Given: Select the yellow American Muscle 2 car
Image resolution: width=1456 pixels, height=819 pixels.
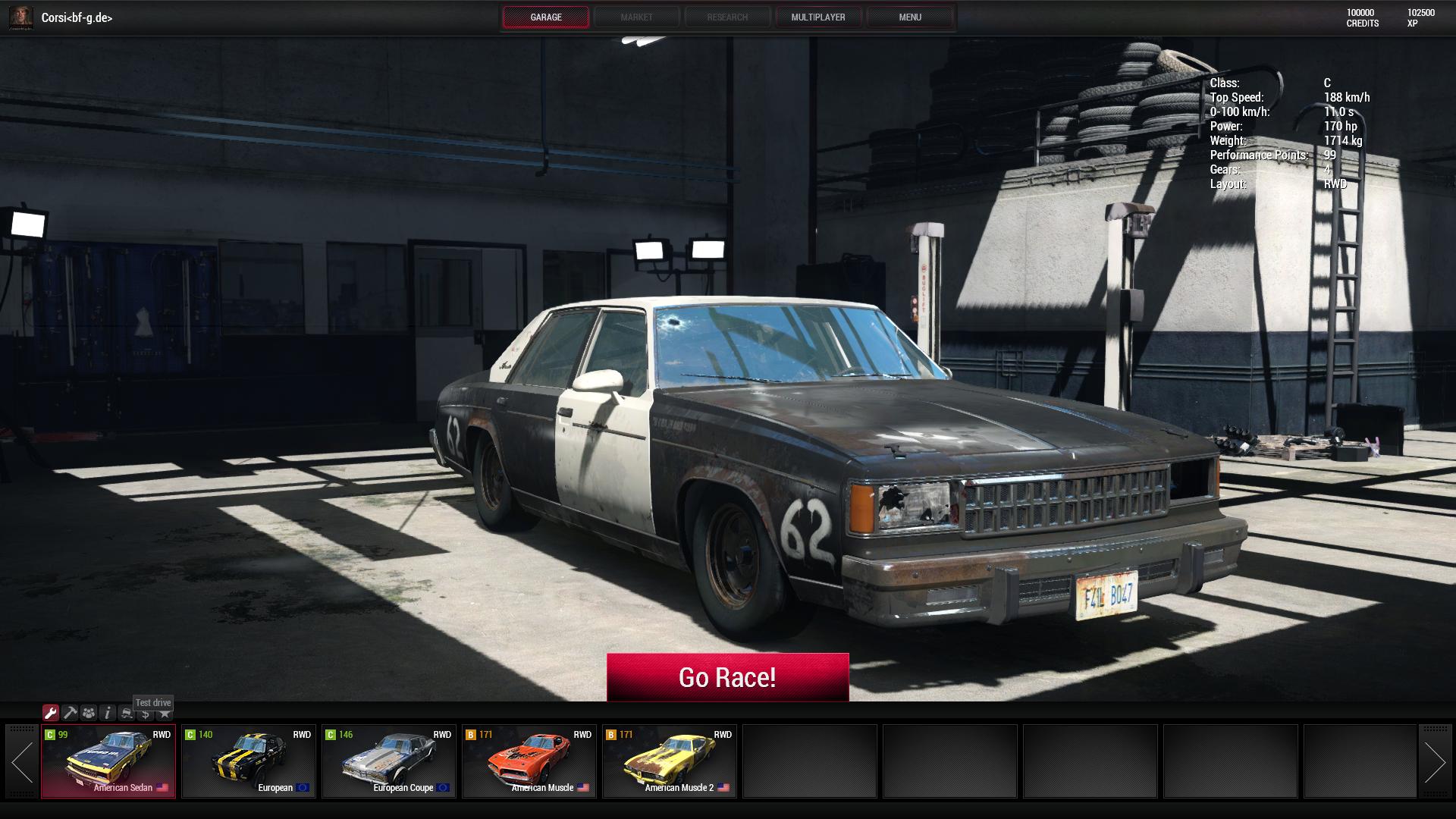Looking at the screenshot, I should click(670, 761).
